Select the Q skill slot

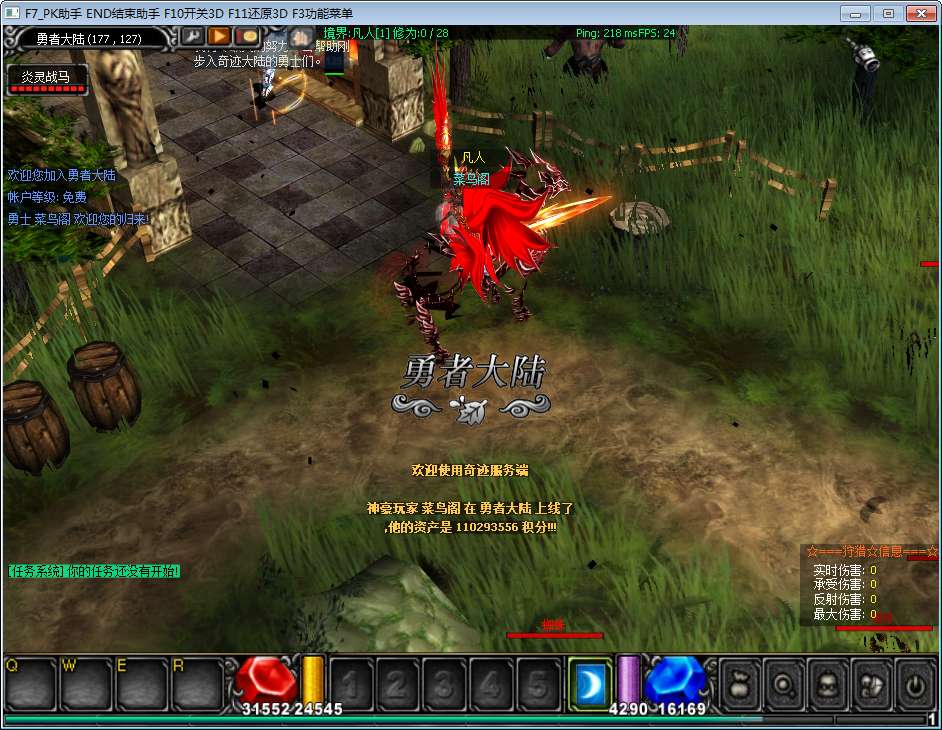tap(29, 683)
